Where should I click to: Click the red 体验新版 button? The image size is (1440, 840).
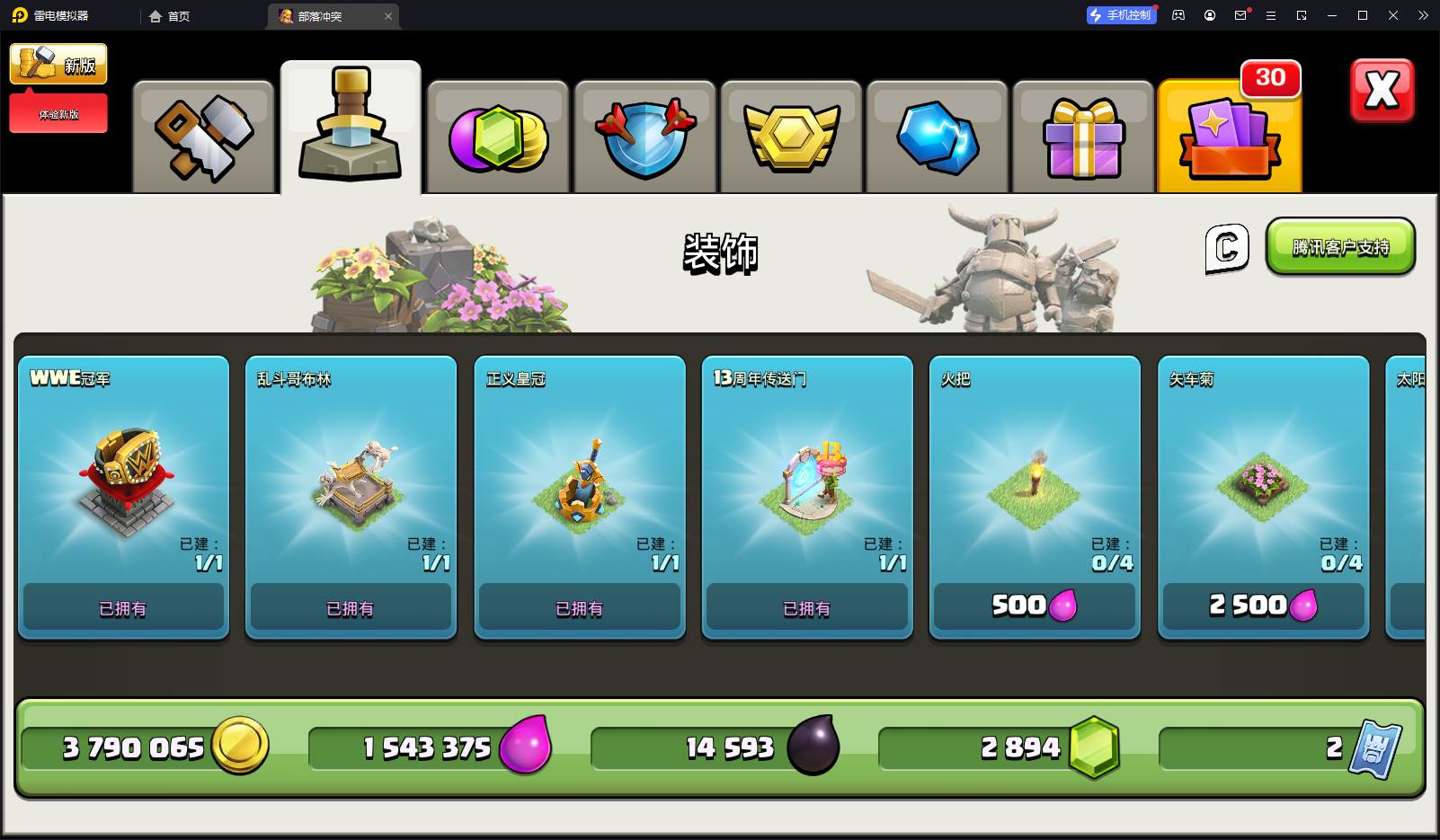(58, 114)
